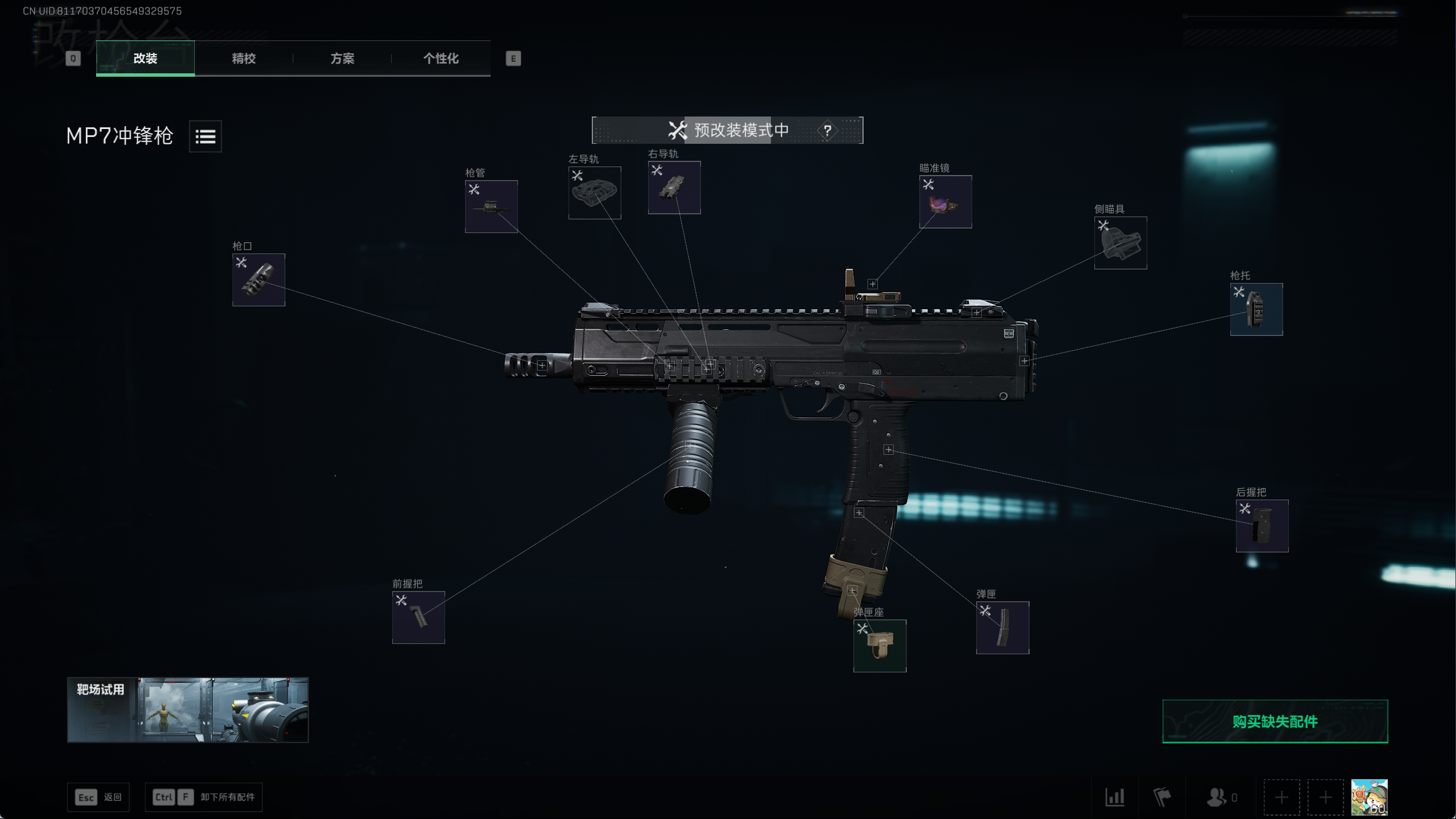
Task: Select the 个性化 tab
Action: pos(441,59)
